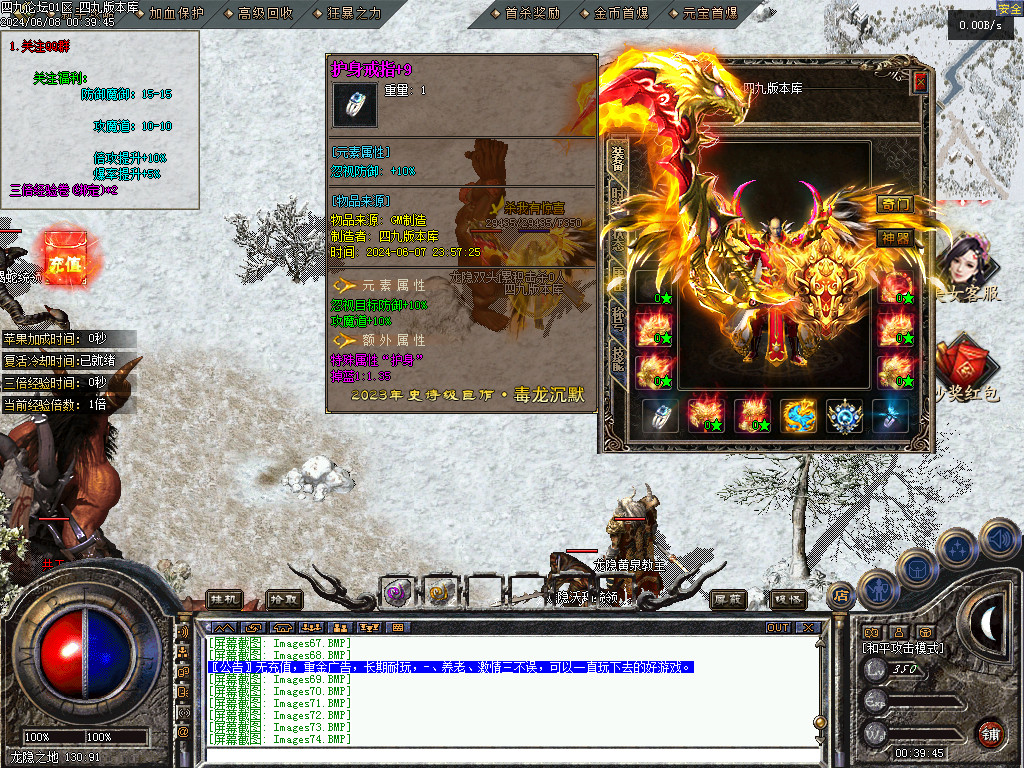1024x768 pixels.
Task: Click the OUT button on chat toolbar
Action: click(x=778, y=628)
